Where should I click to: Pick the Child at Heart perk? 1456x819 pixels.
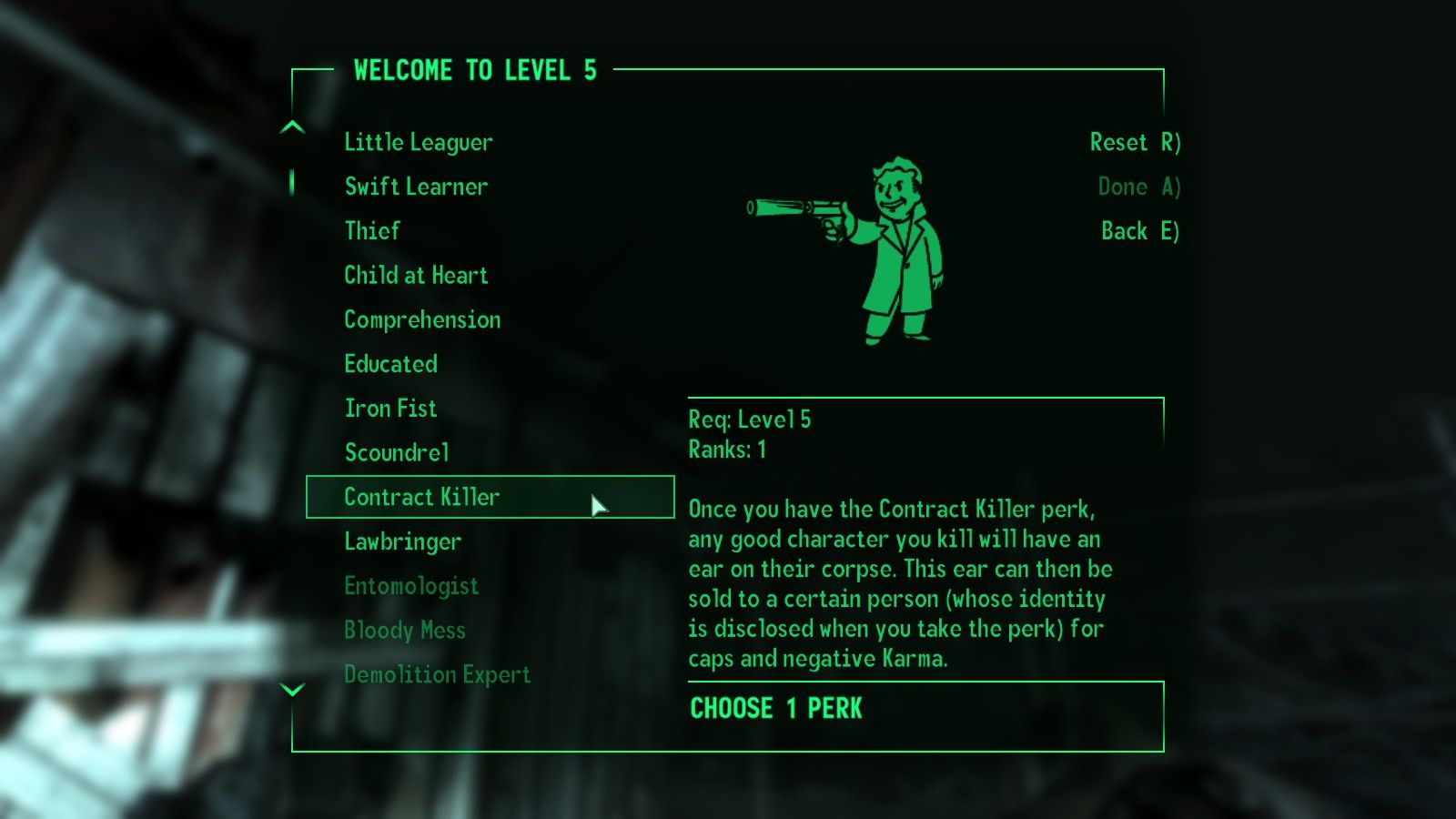(416, 275)
